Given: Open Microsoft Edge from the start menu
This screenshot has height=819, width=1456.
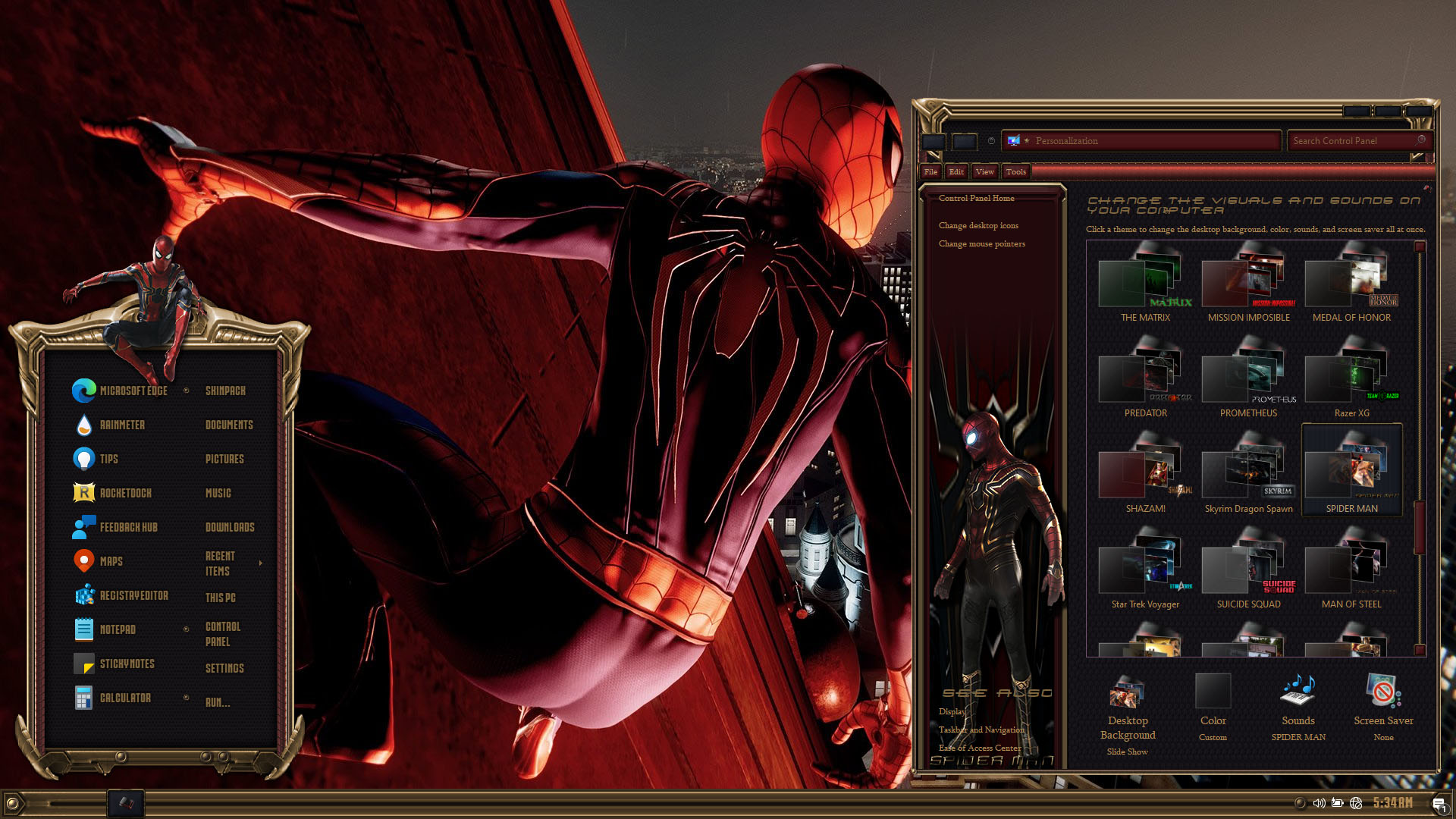Looking at the screenshot, I should [x=121, y=391].
